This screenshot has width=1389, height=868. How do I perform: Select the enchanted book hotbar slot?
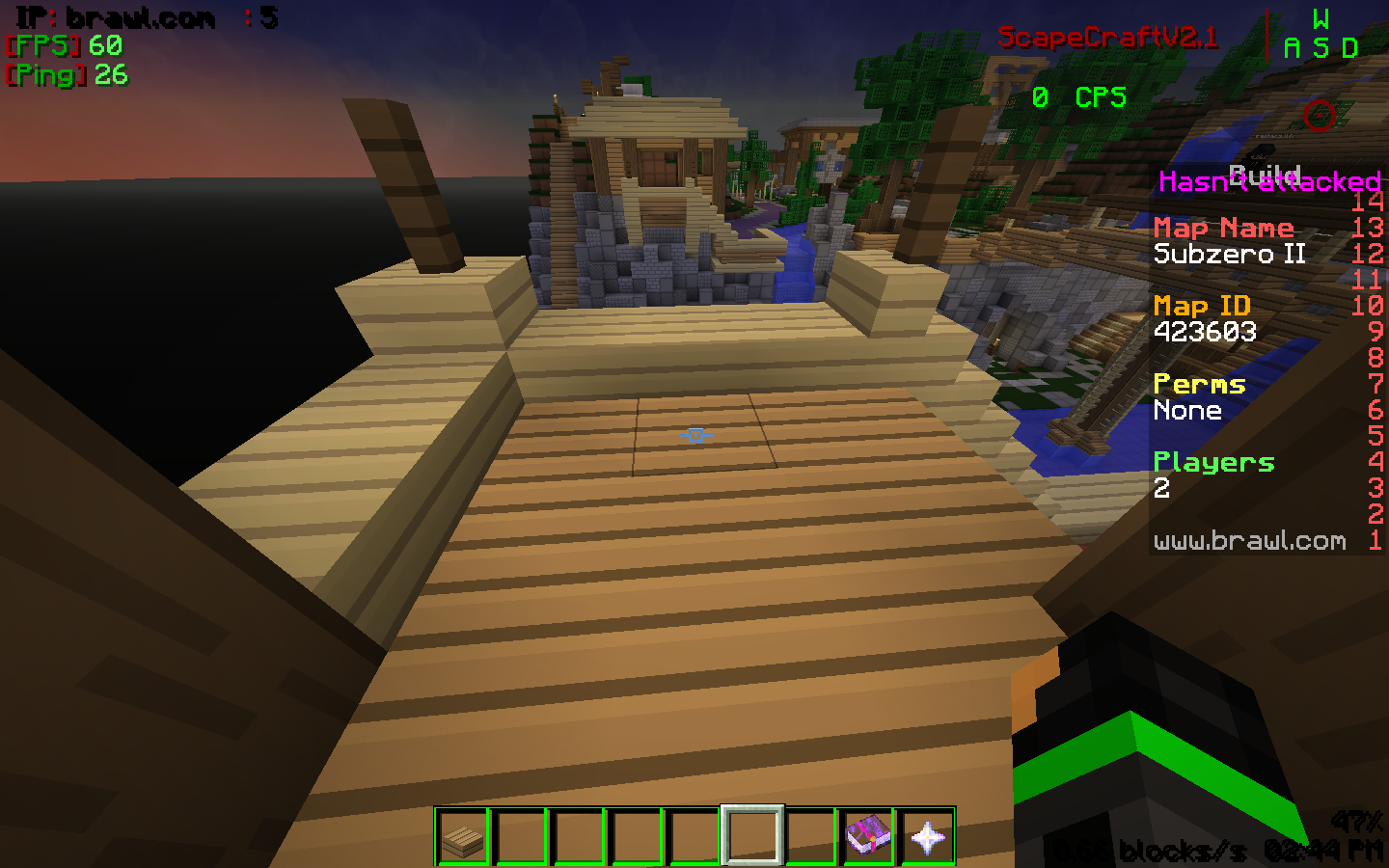tap(868, 836)
